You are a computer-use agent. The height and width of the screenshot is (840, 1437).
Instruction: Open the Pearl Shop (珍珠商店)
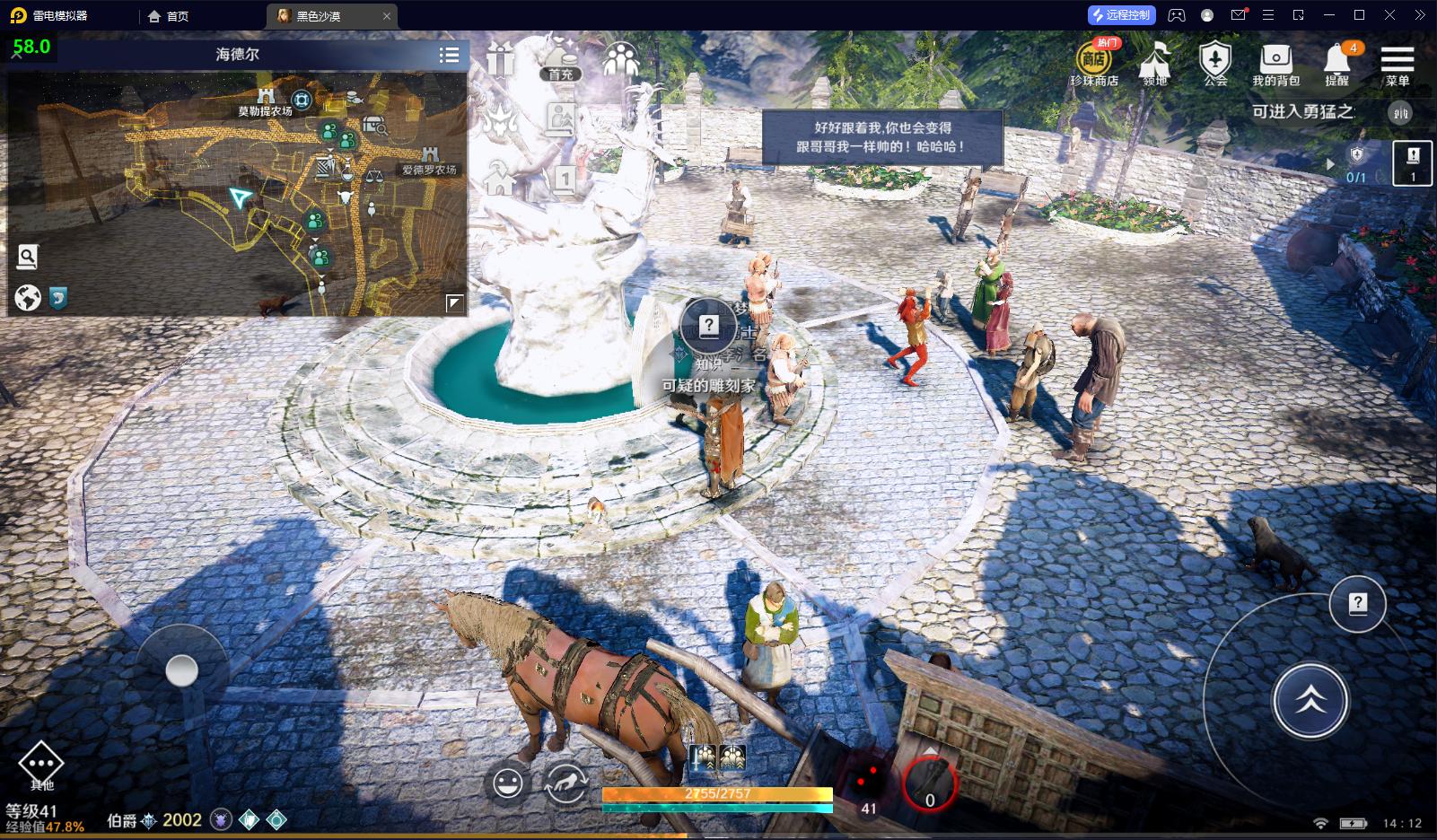1093,65
